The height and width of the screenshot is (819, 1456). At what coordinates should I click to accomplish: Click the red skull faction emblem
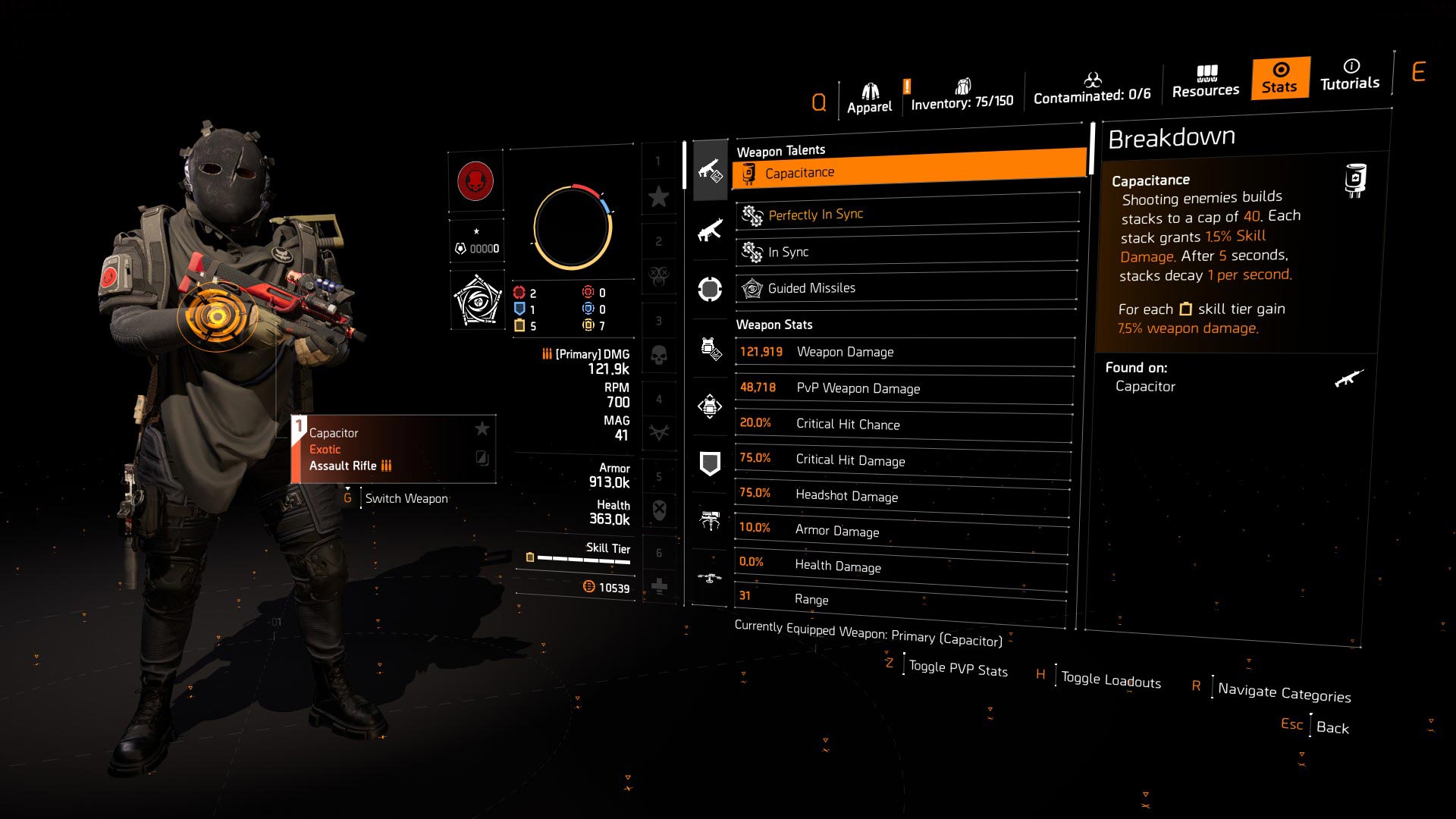click(x=475, y=182)
